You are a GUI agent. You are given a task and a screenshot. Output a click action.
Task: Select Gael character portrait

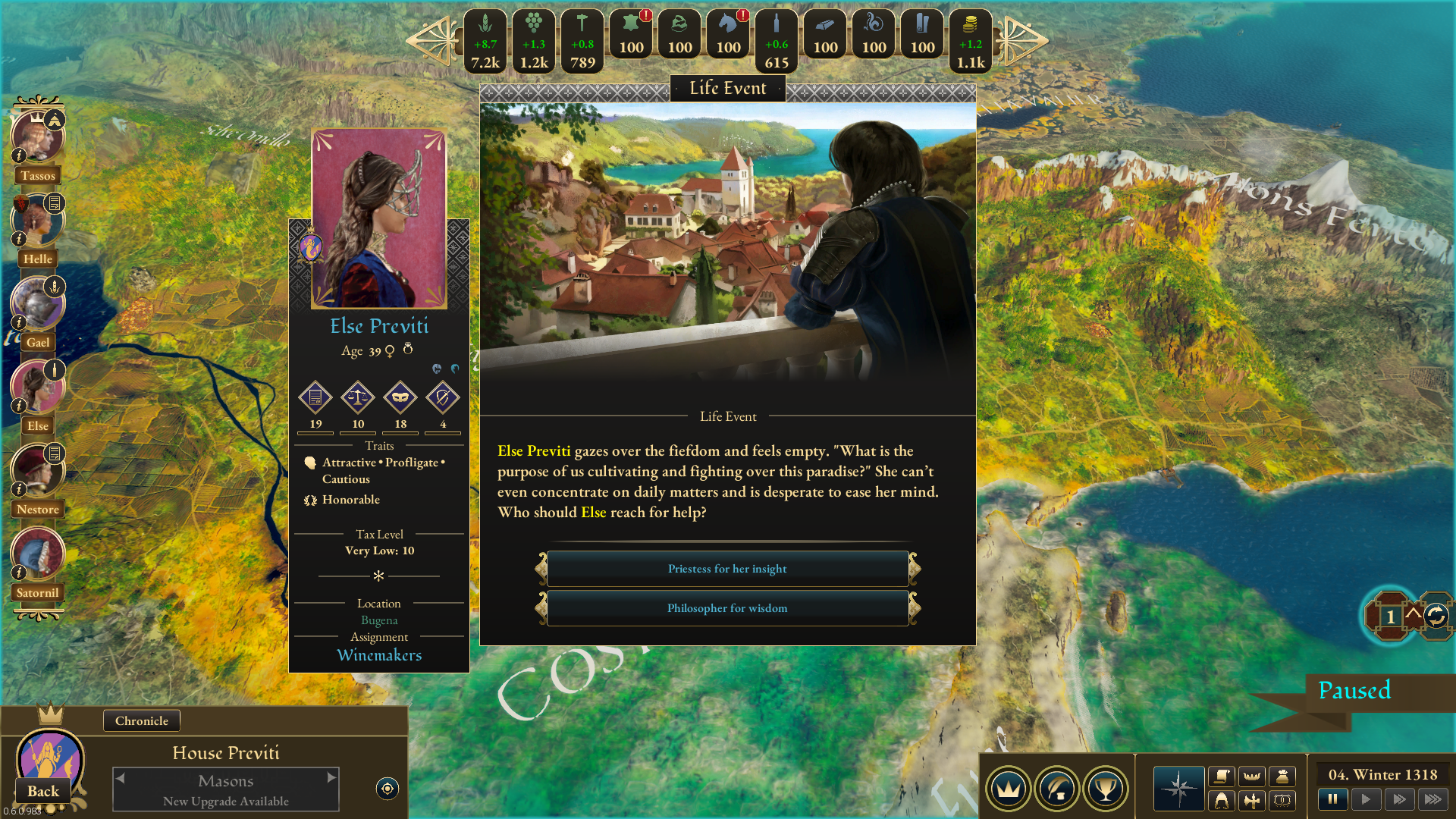(36, 305)
